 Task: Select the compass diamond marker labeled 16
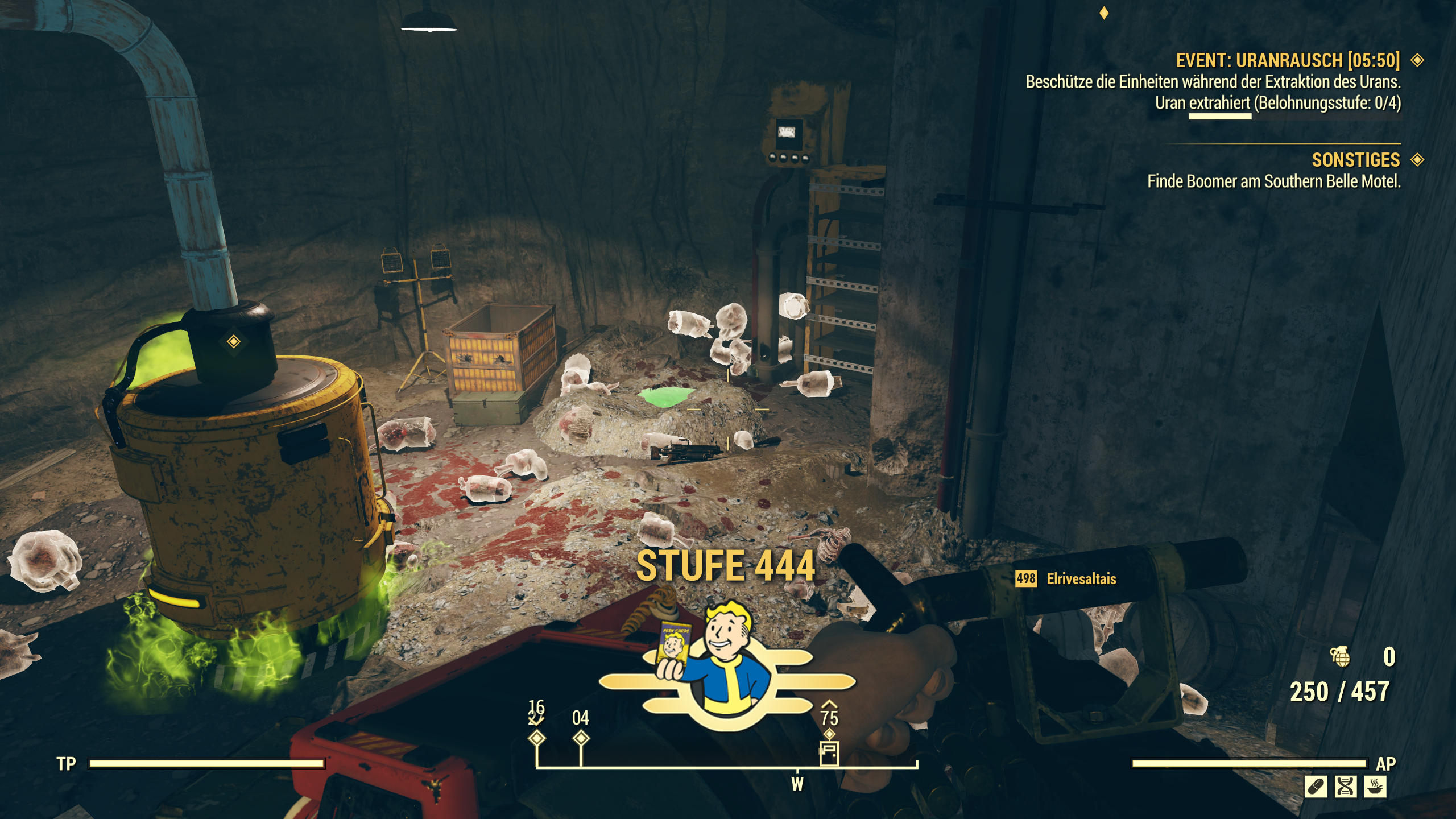(537, 738)
